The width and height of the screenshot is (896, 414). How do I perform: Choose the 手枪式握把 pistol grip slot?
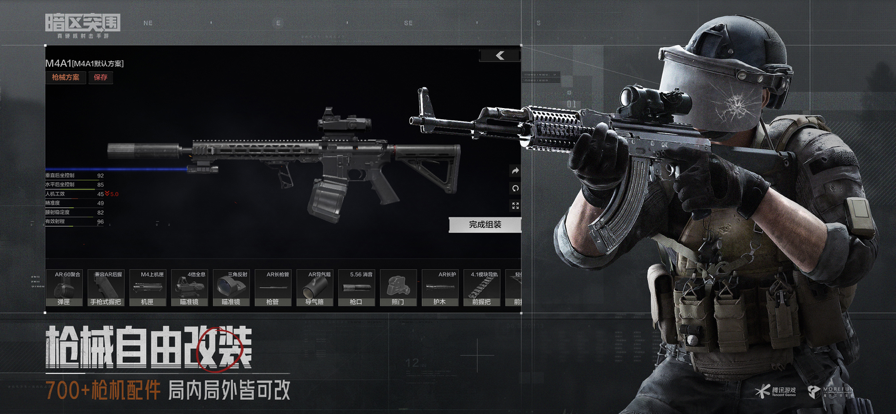[x=107, y=287]
